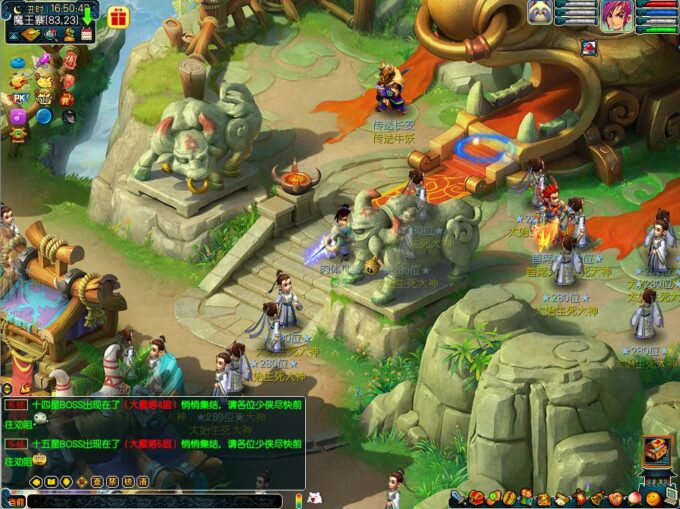
Task: Click the sword icon in bottom toolbar
Action: (457, 497)
